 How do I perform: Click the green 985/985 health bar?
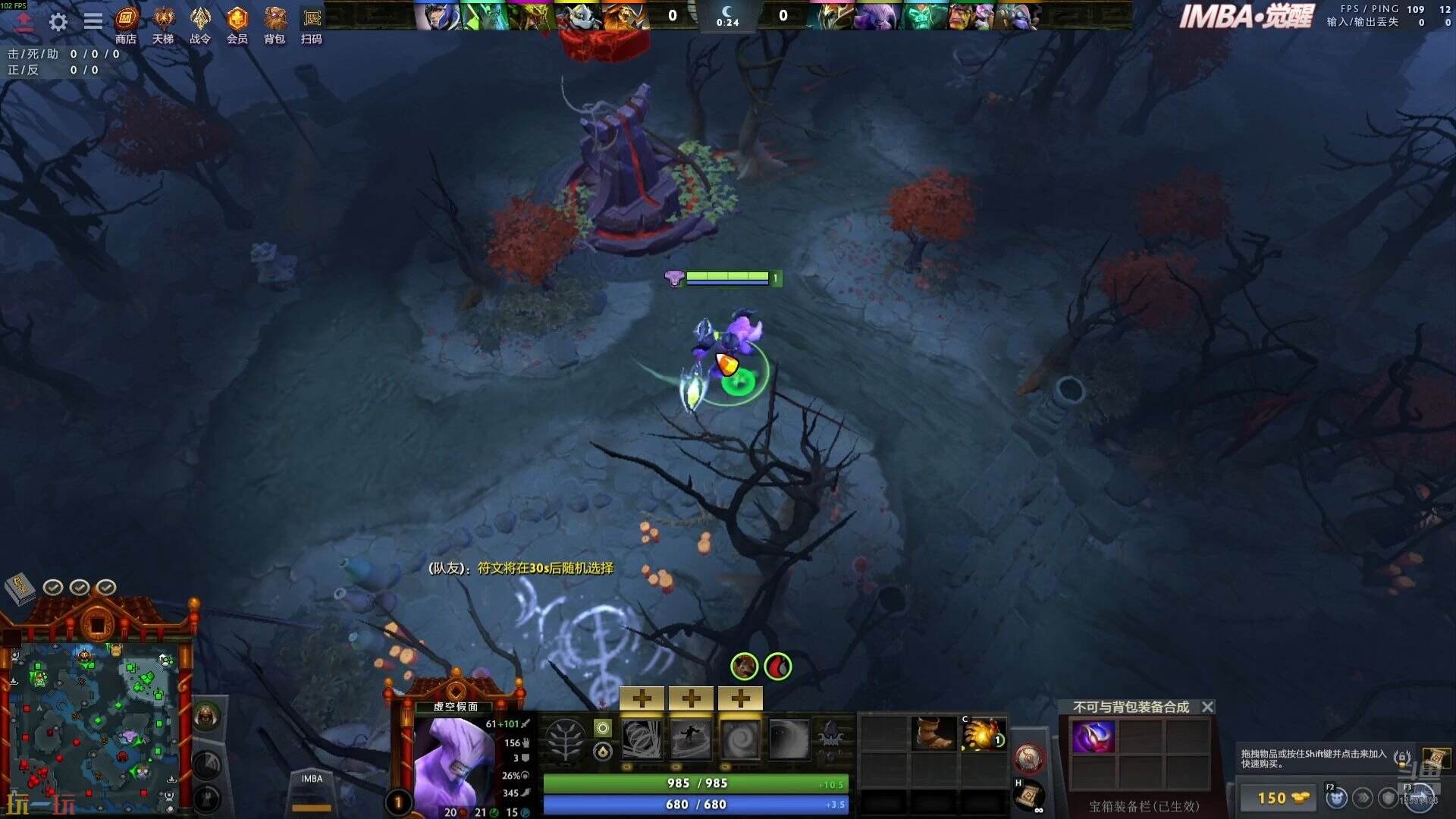click(694, 783)
